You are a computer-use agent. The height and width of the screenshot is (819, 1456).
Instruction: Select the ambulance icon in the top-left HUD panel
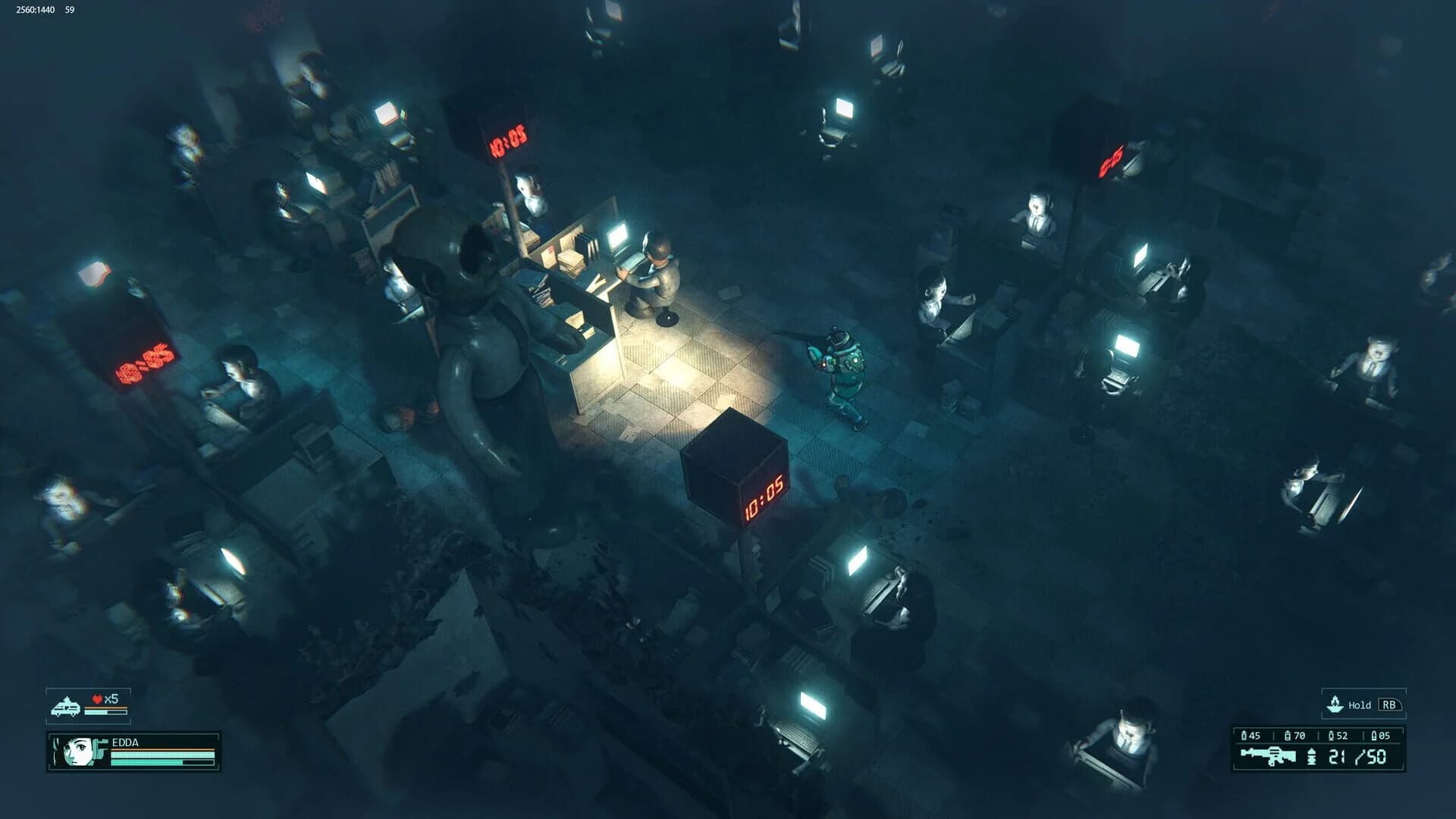(66, 706)
